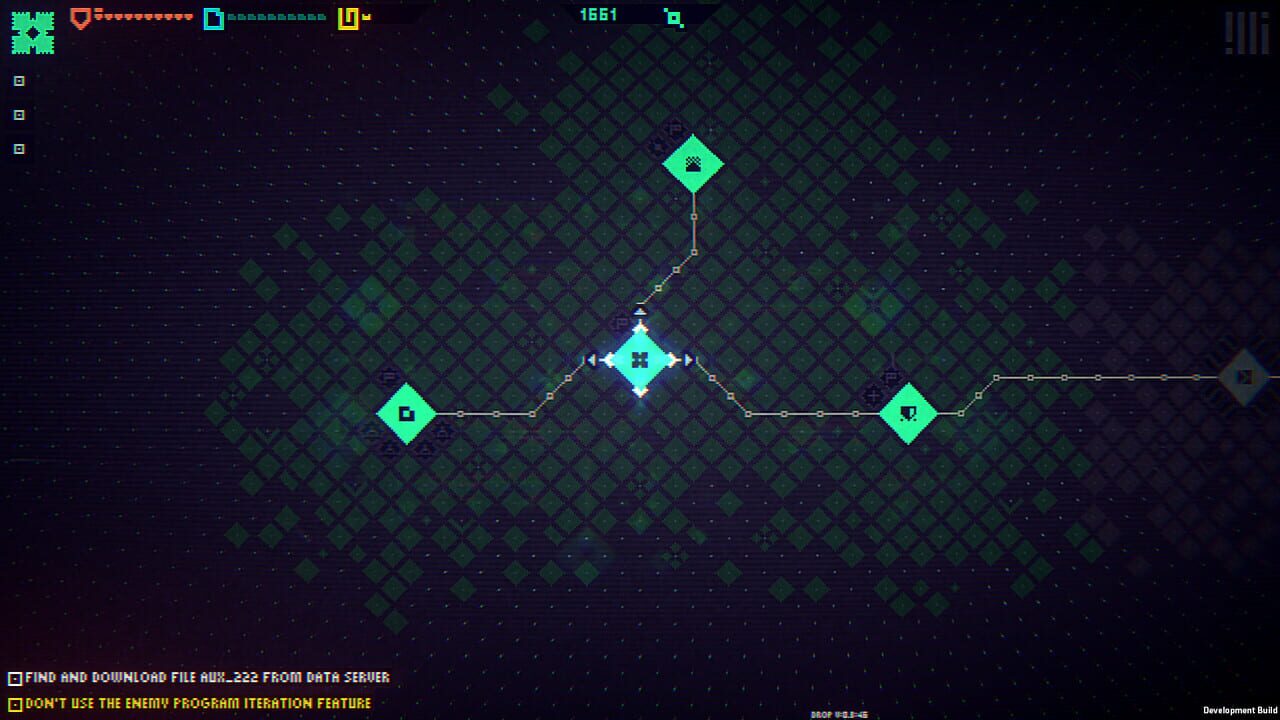1280x720 pixels.
Task: Select the download node on the right branch
Action: (x=911, y=412)
